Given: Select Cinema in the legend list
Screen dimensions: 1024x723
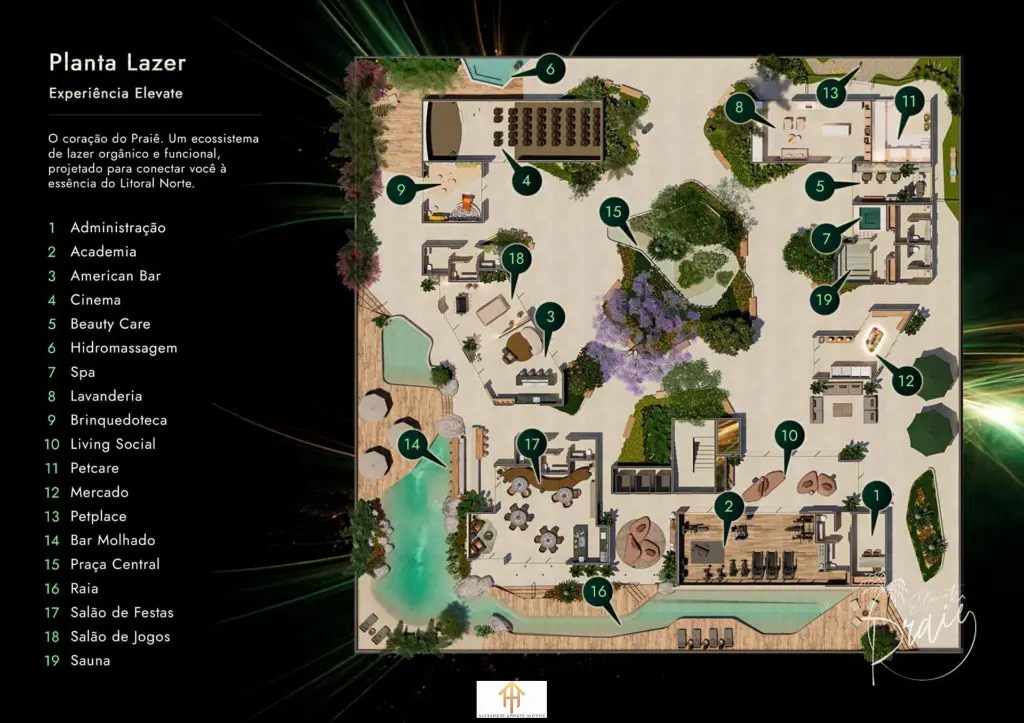Looking at the screenshot, I should [x=95, y=300].
